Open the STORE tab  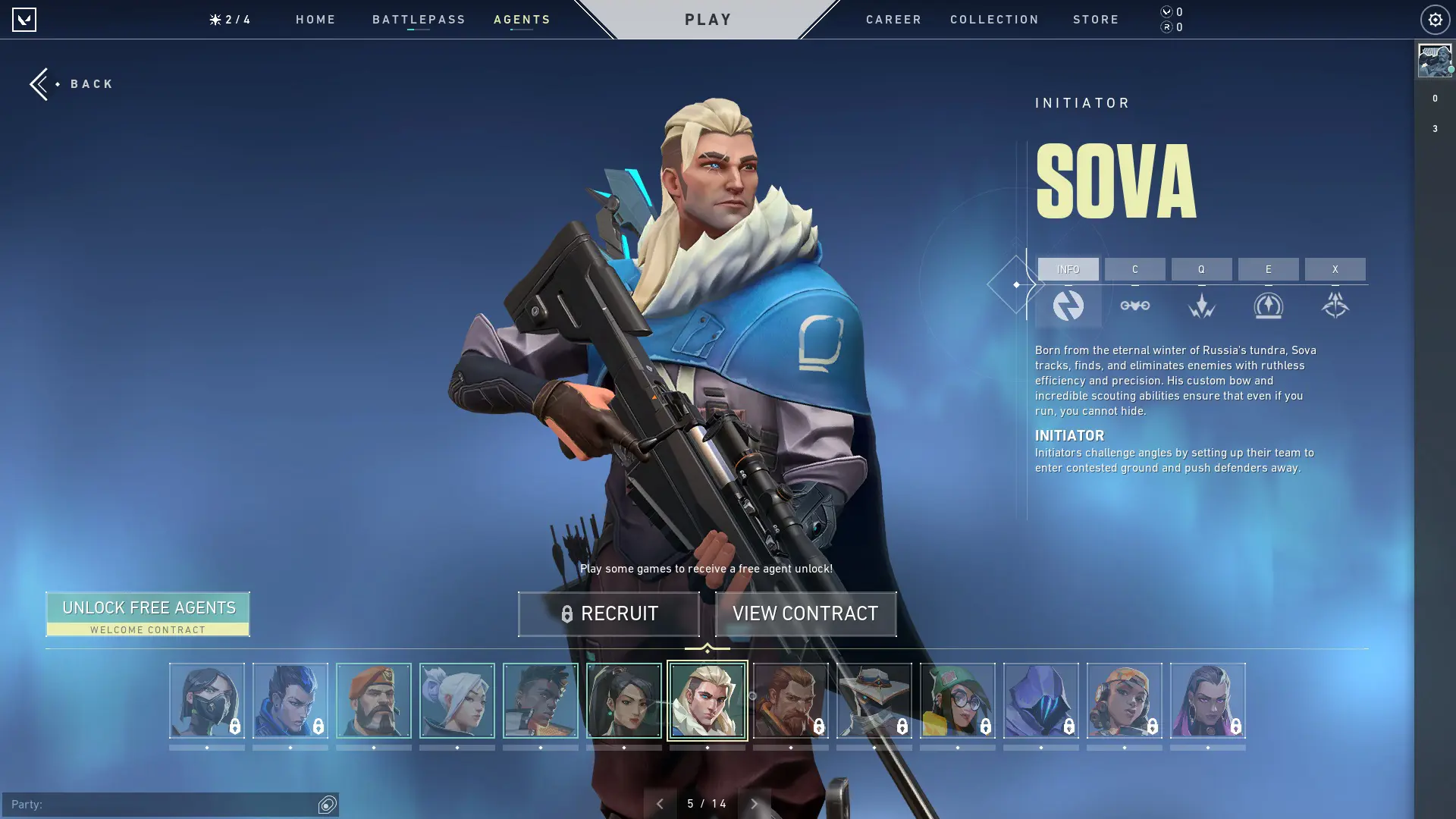1096,20
